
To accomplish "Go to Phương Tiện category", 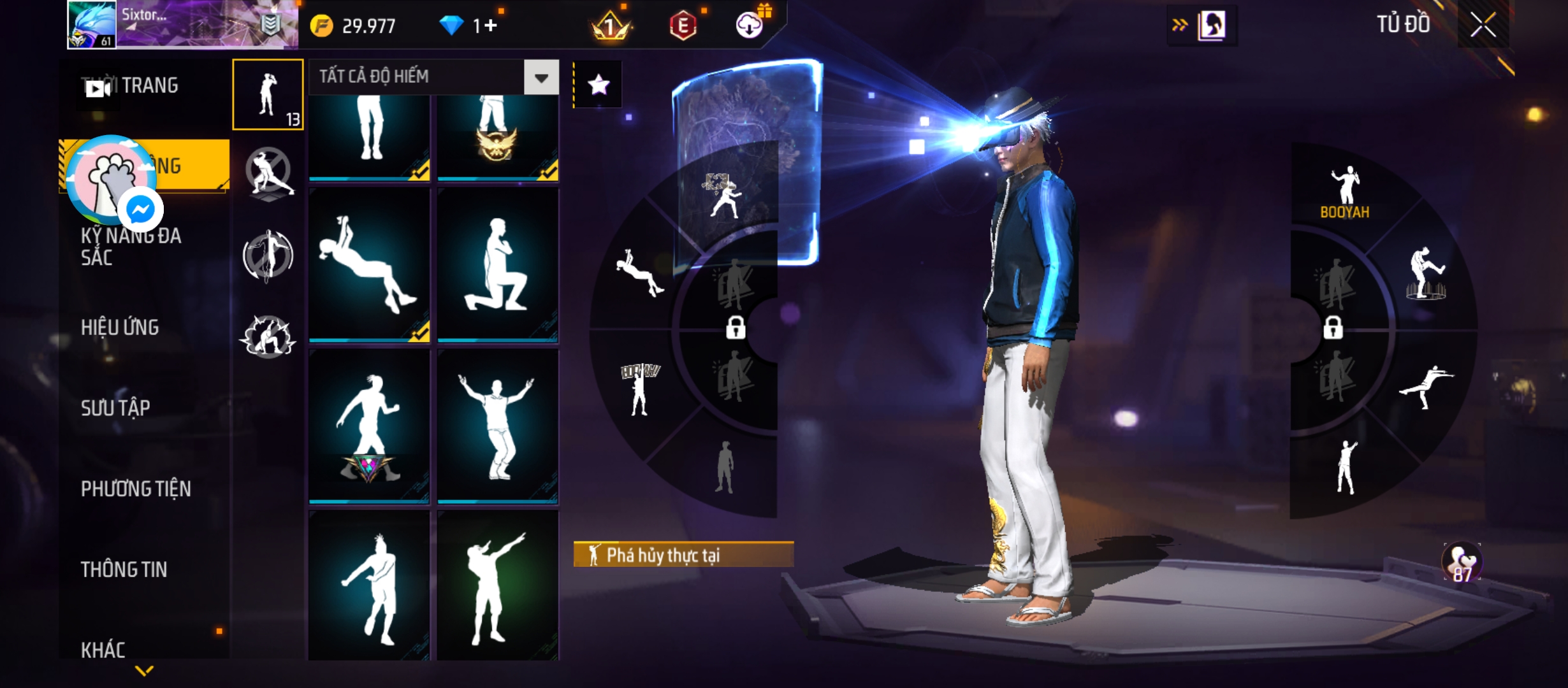I will click(136, 489).
